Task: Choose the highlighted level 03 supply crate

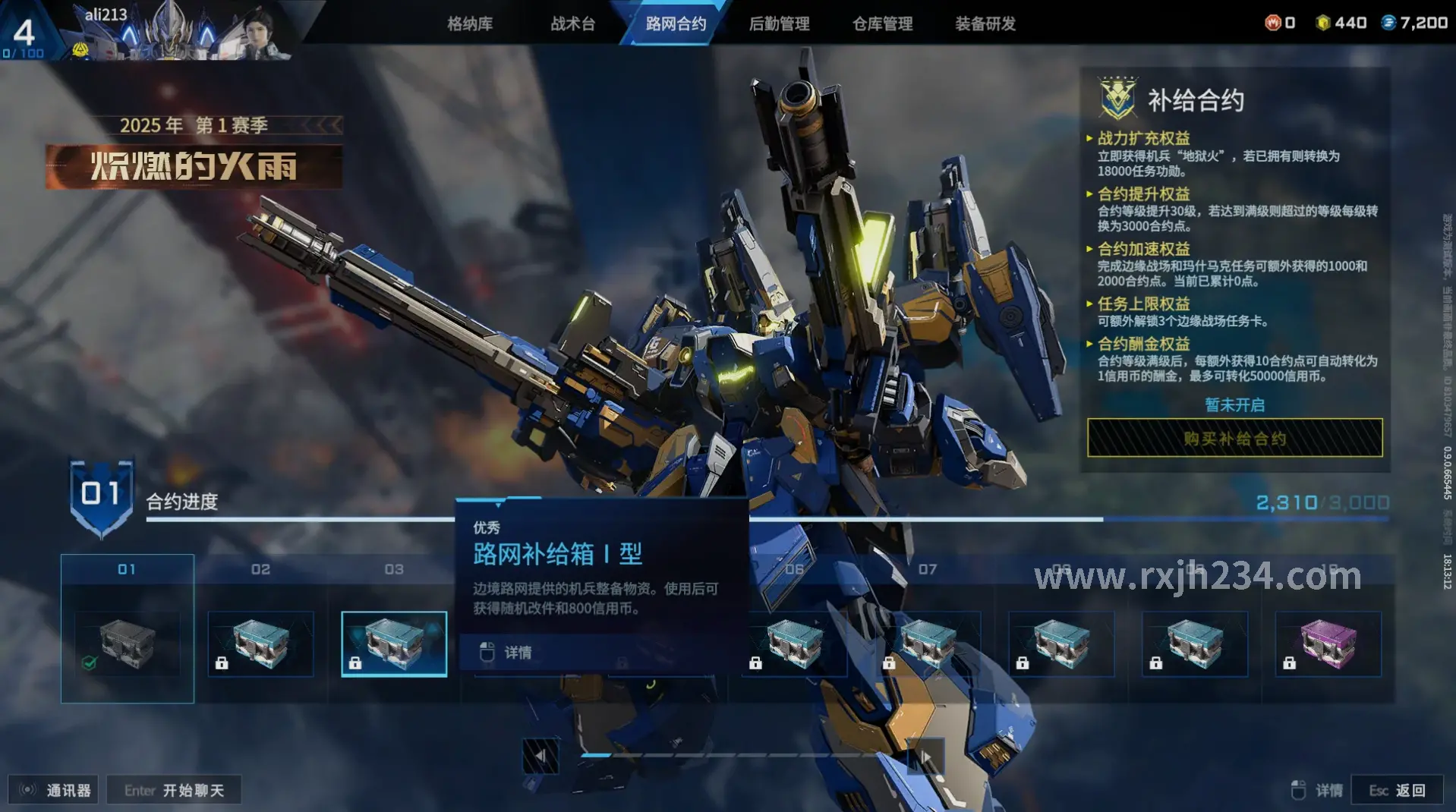Action: coord(394,644)
